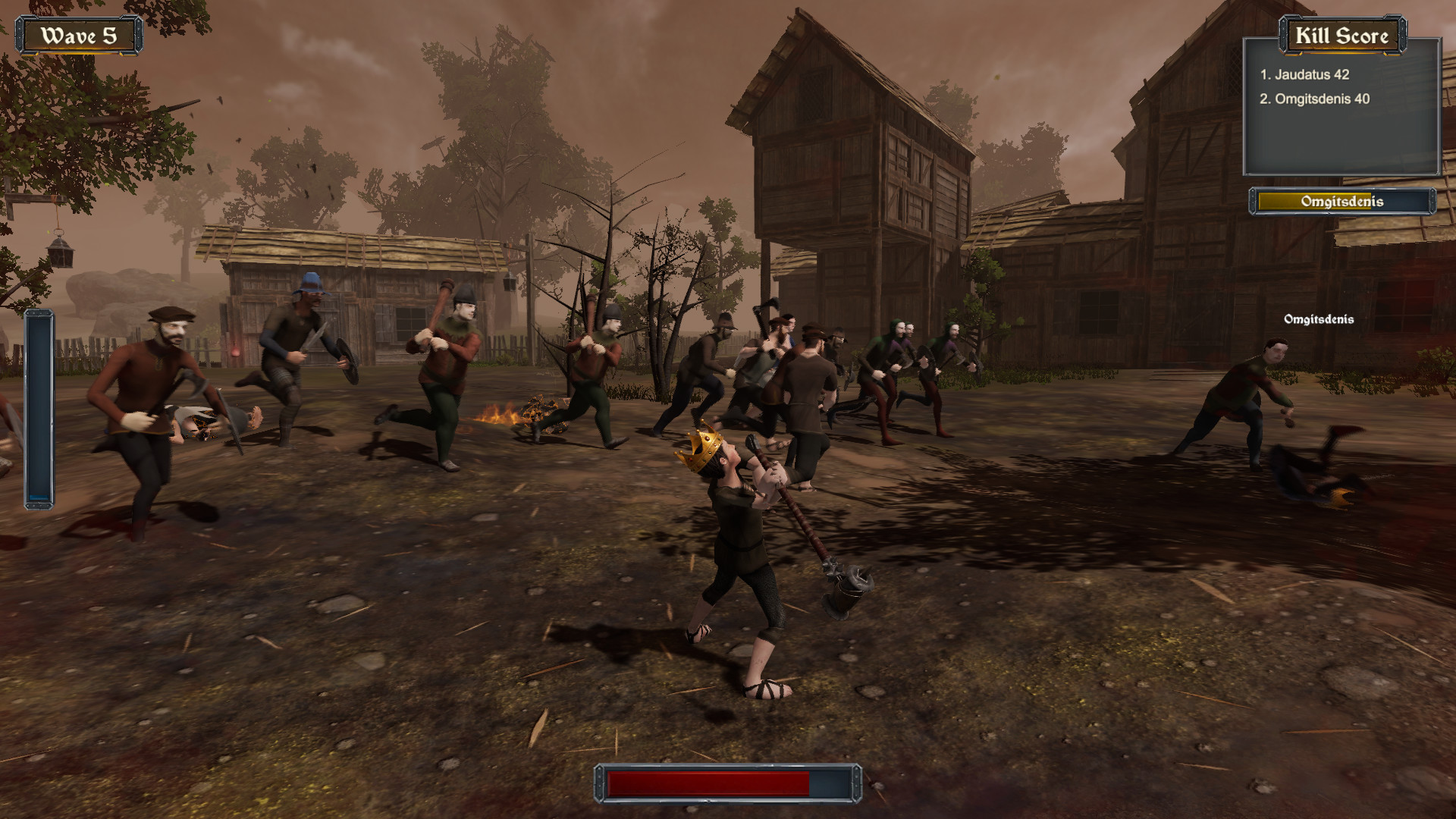Image resolution: width=1456 pixels, height=819 pixels.
Task: Toggle the Wave counter display
Action: click(78, 33)
